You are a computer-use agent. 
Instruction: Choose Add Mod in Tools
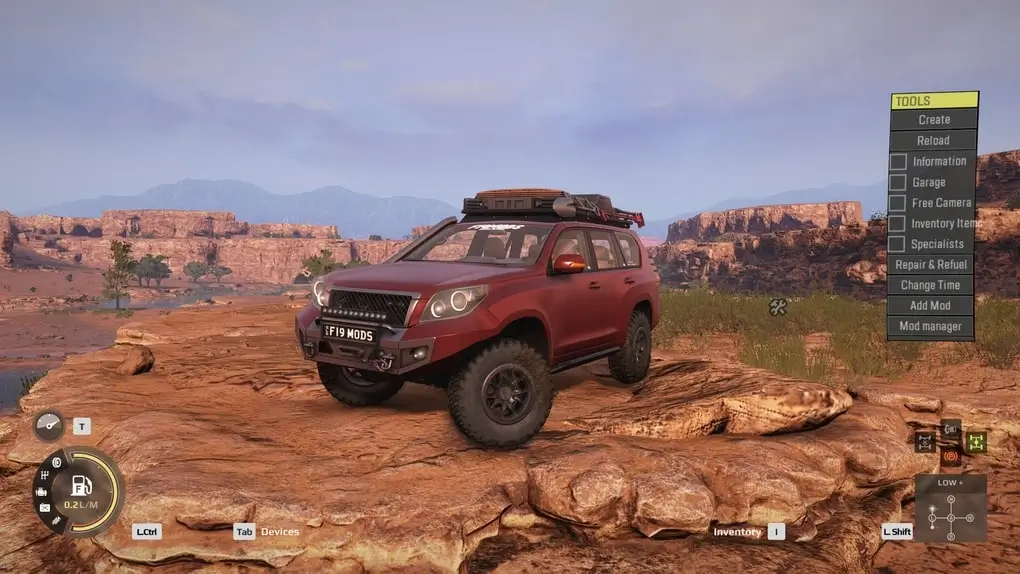coord(931,306)
